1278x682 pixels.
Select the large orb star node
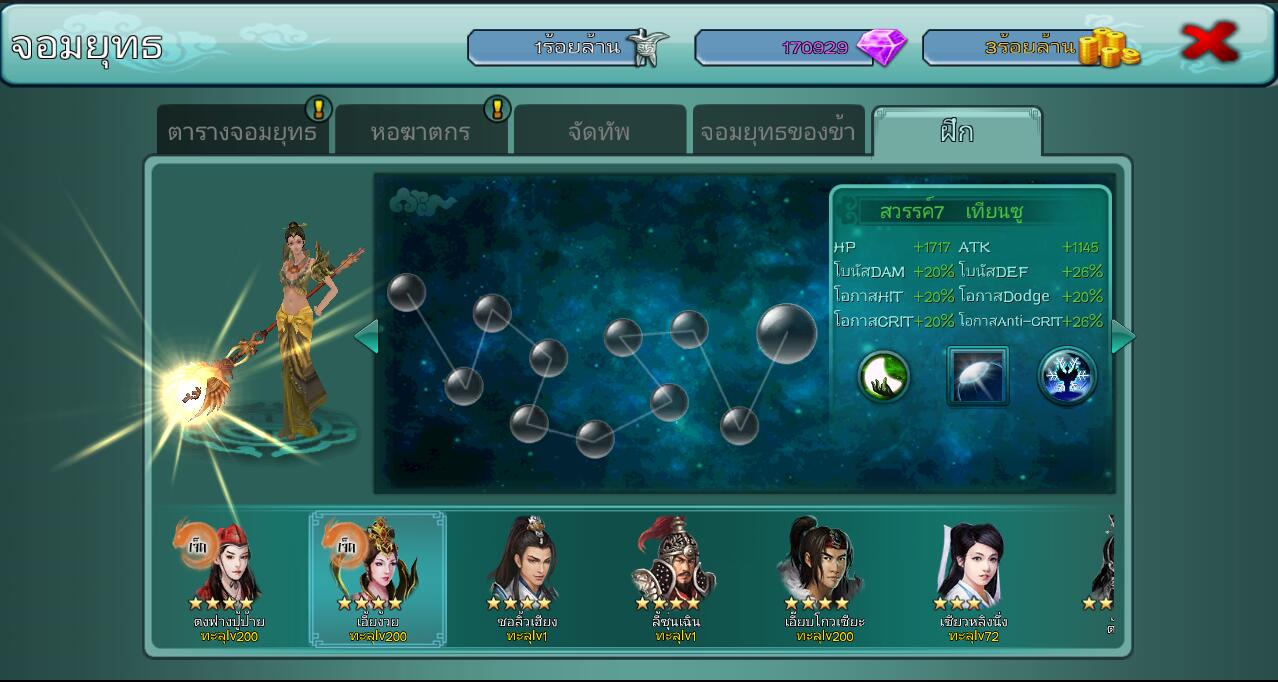click(x=787, y=333)
